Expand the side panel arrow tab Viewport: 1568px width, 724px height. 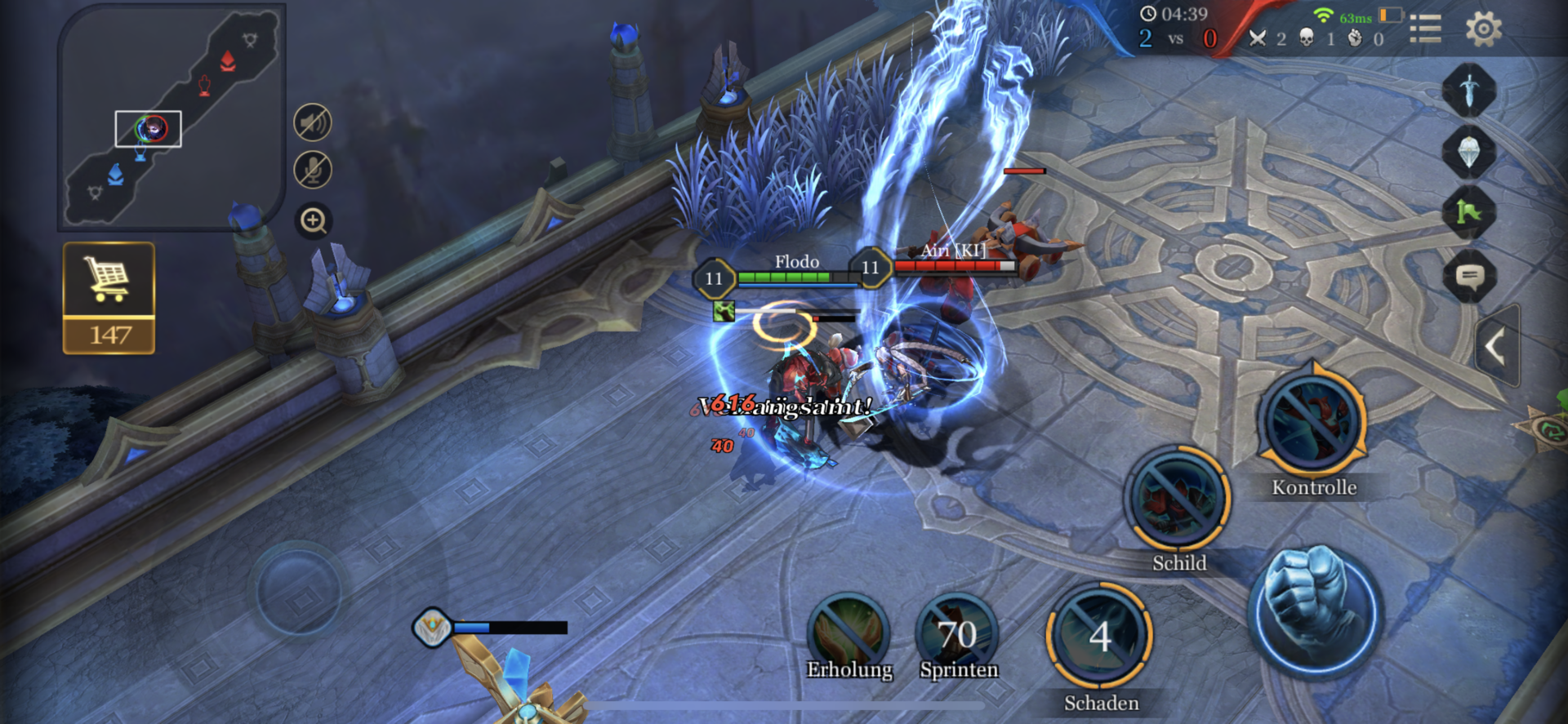point(1497,347)
